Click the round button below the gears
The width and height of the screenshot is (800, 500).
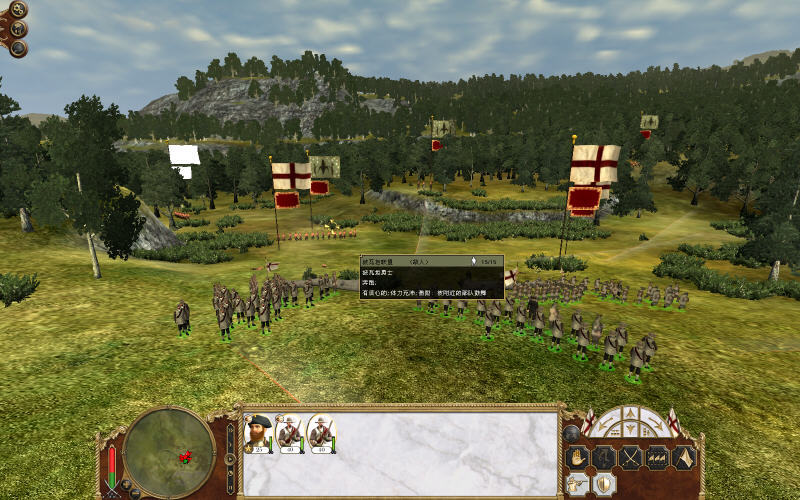[17, 29]
